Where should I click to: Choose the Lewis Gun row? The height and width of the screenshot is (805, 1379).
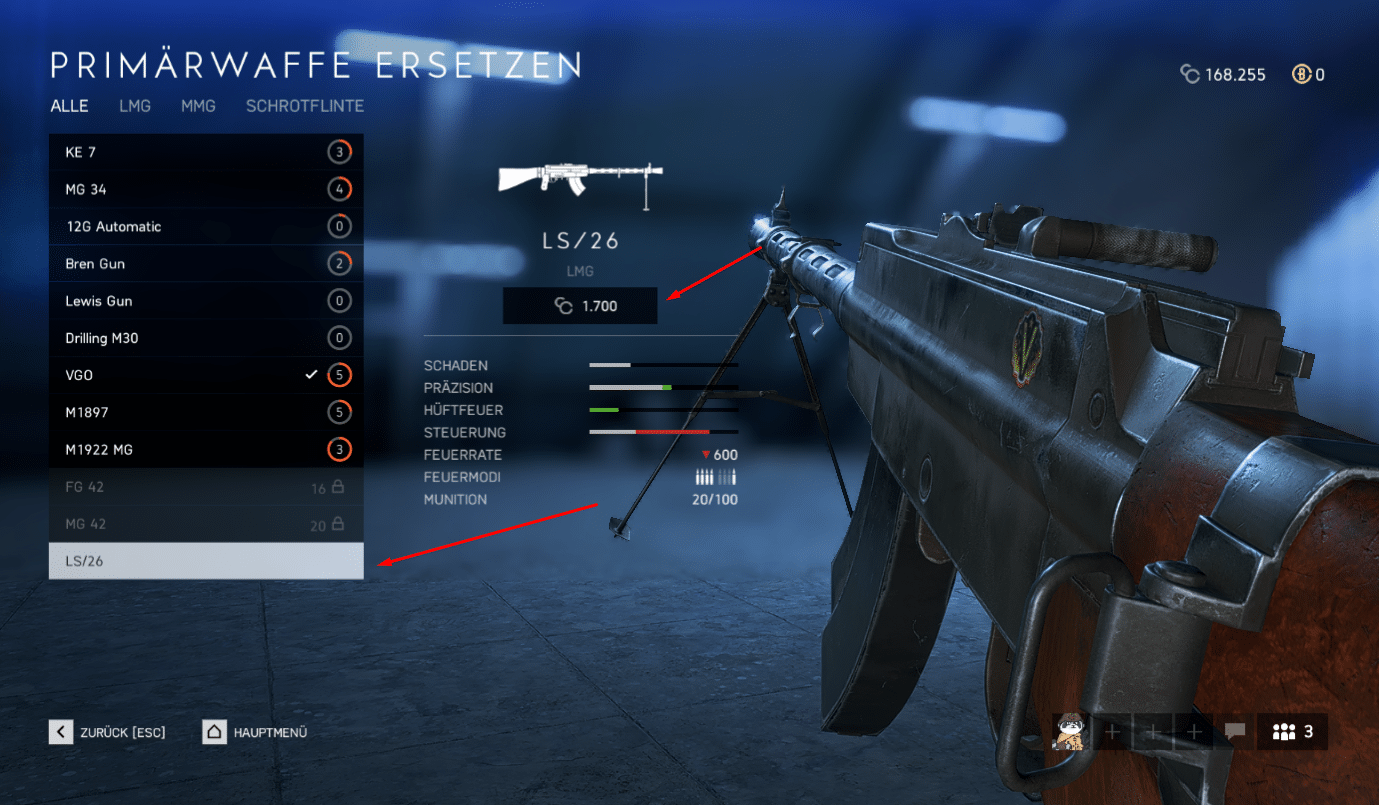(206, 301)
